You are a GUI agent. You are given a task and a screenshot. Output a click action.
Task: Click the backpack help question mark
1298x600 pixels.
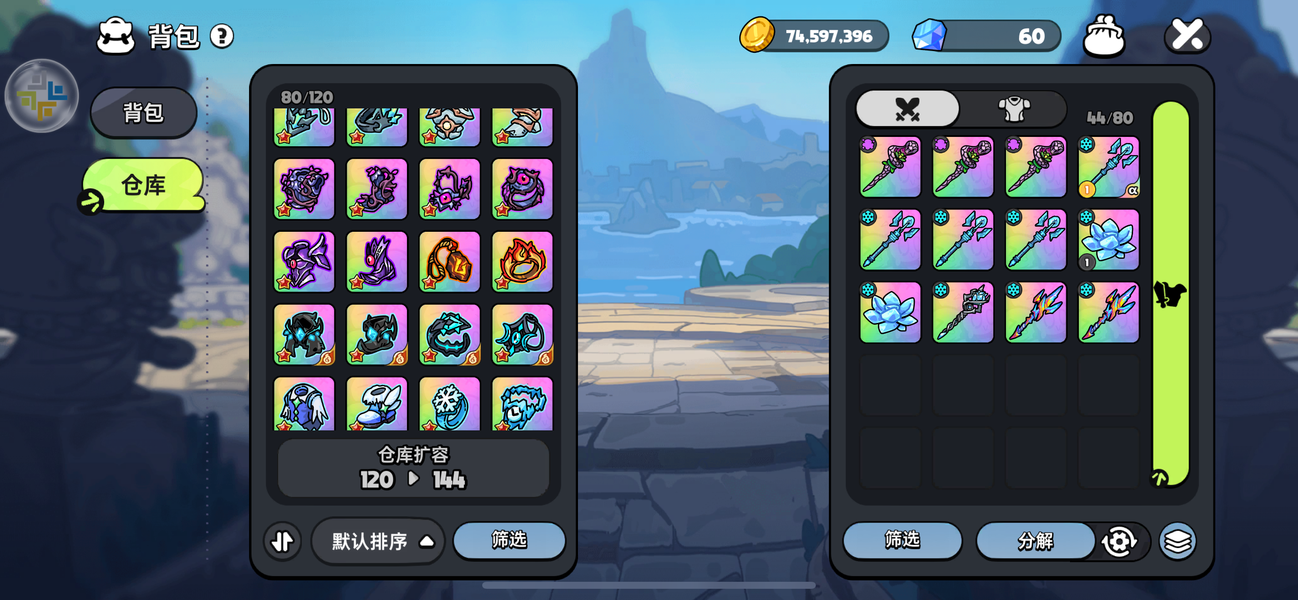point(222,37)
